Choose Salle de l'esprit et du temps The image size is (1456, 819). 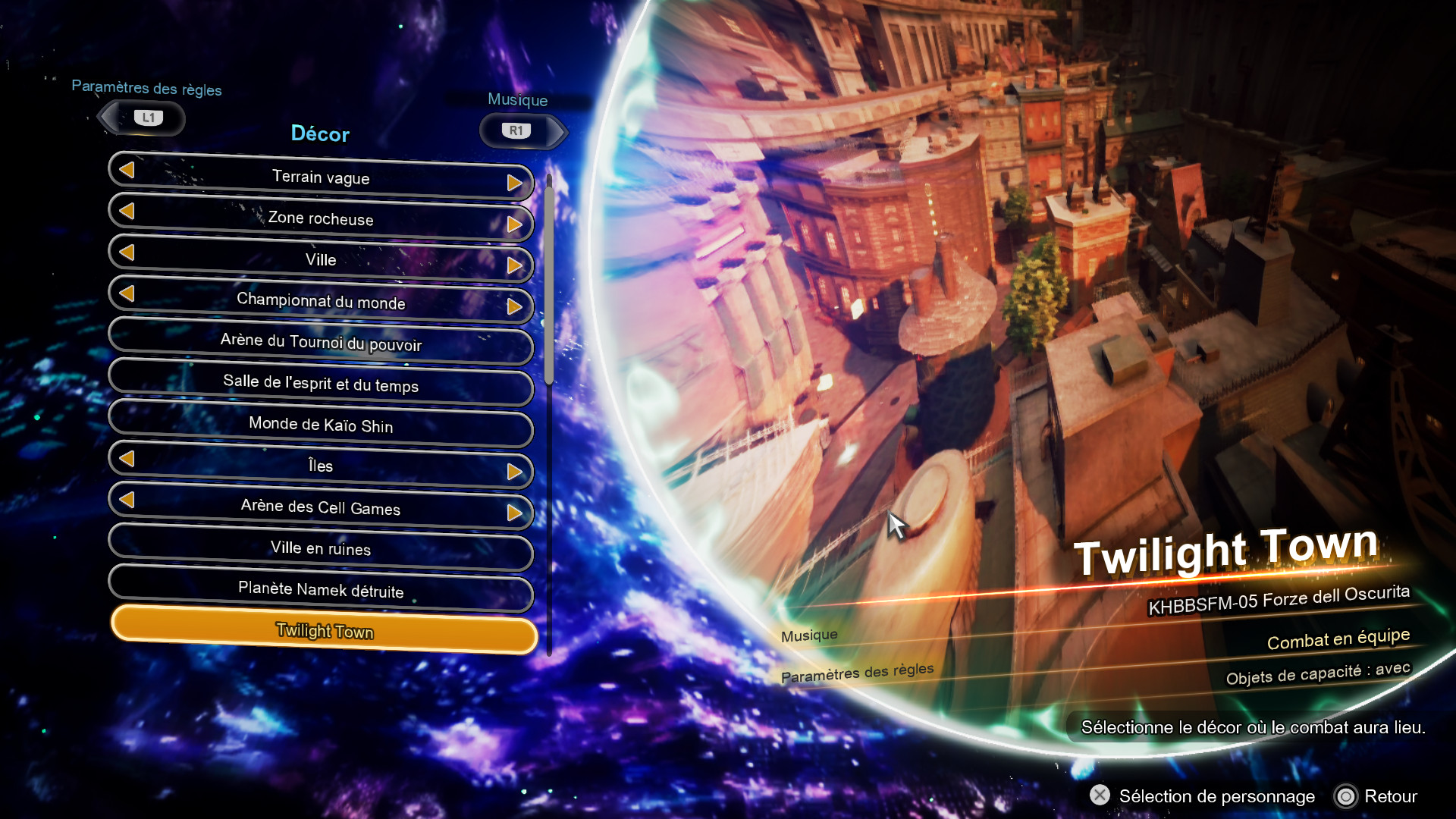(x=320, y=387)
